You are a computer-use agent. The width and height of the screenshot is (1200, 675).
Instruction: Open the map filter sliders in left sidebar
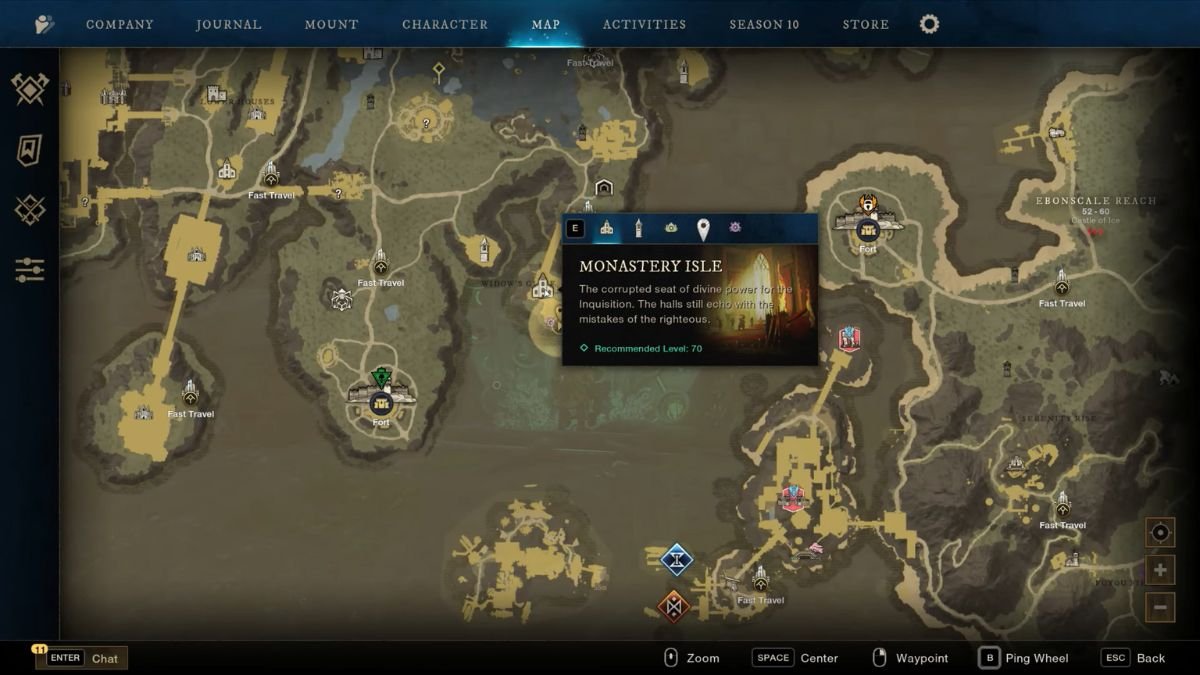30,269
